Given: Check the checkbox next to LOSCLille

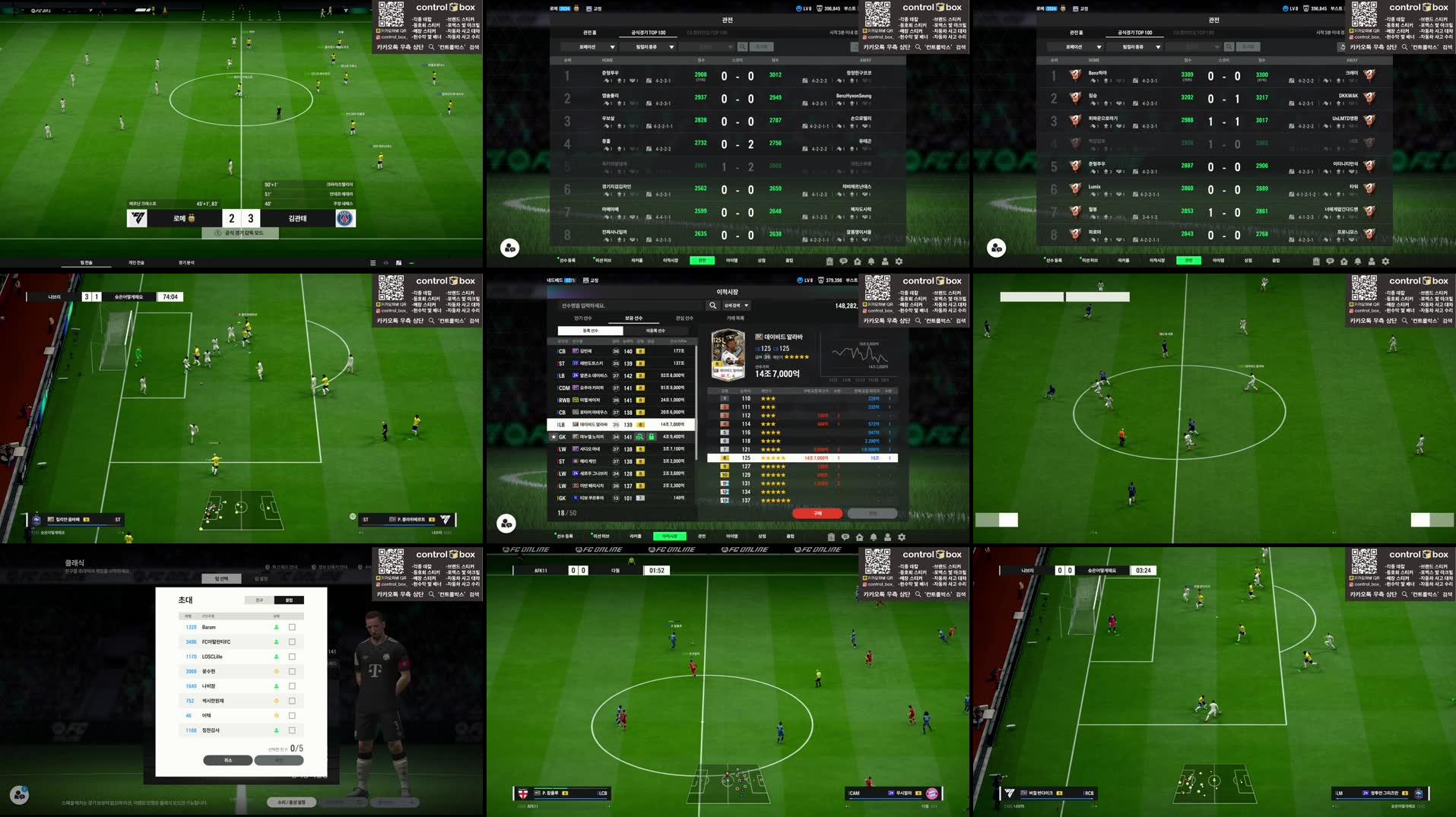Looking at the screenshot, I should point(292,657).
